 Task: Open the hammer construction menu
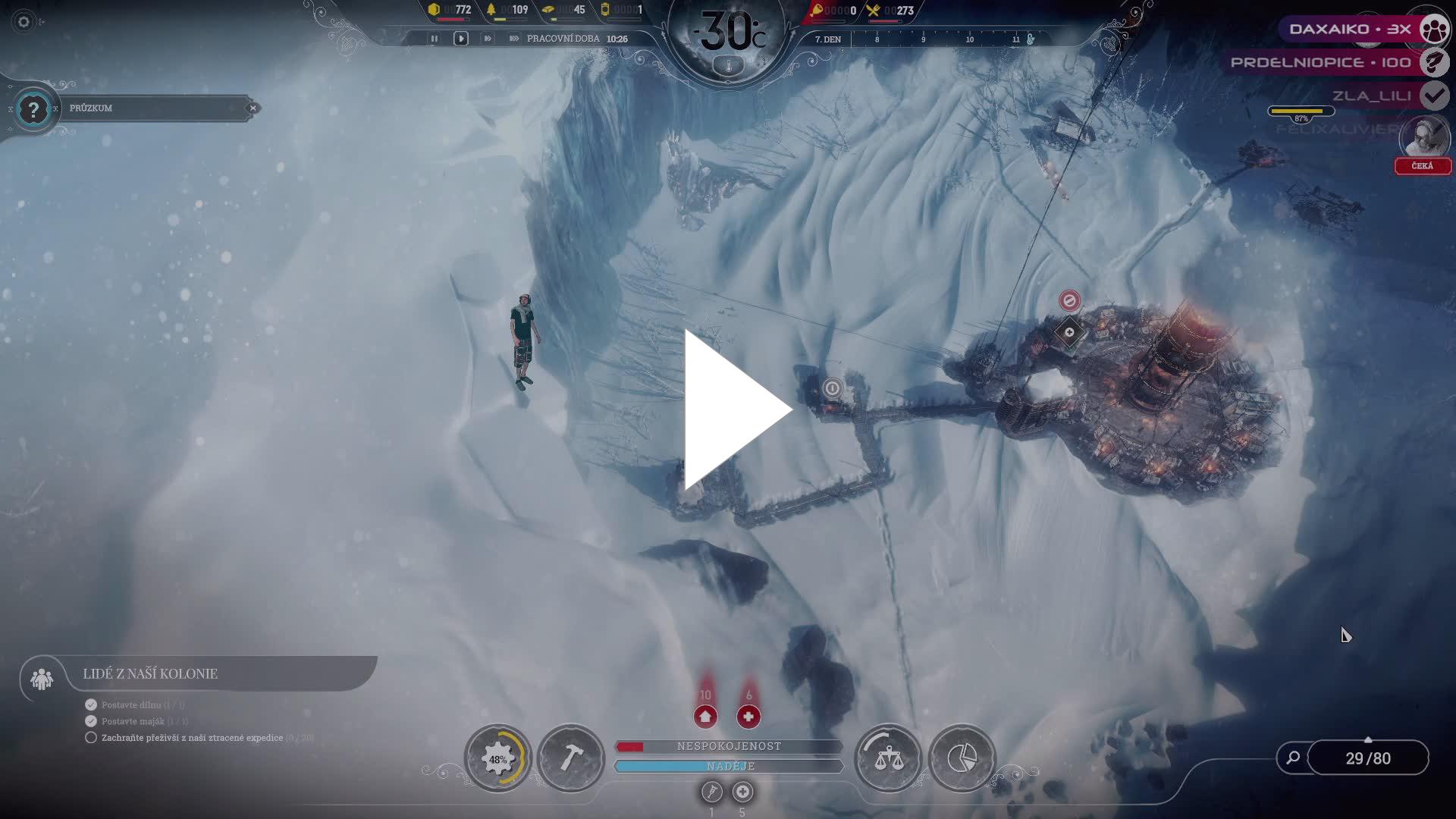pyautogui.click(x=571, y=758)
